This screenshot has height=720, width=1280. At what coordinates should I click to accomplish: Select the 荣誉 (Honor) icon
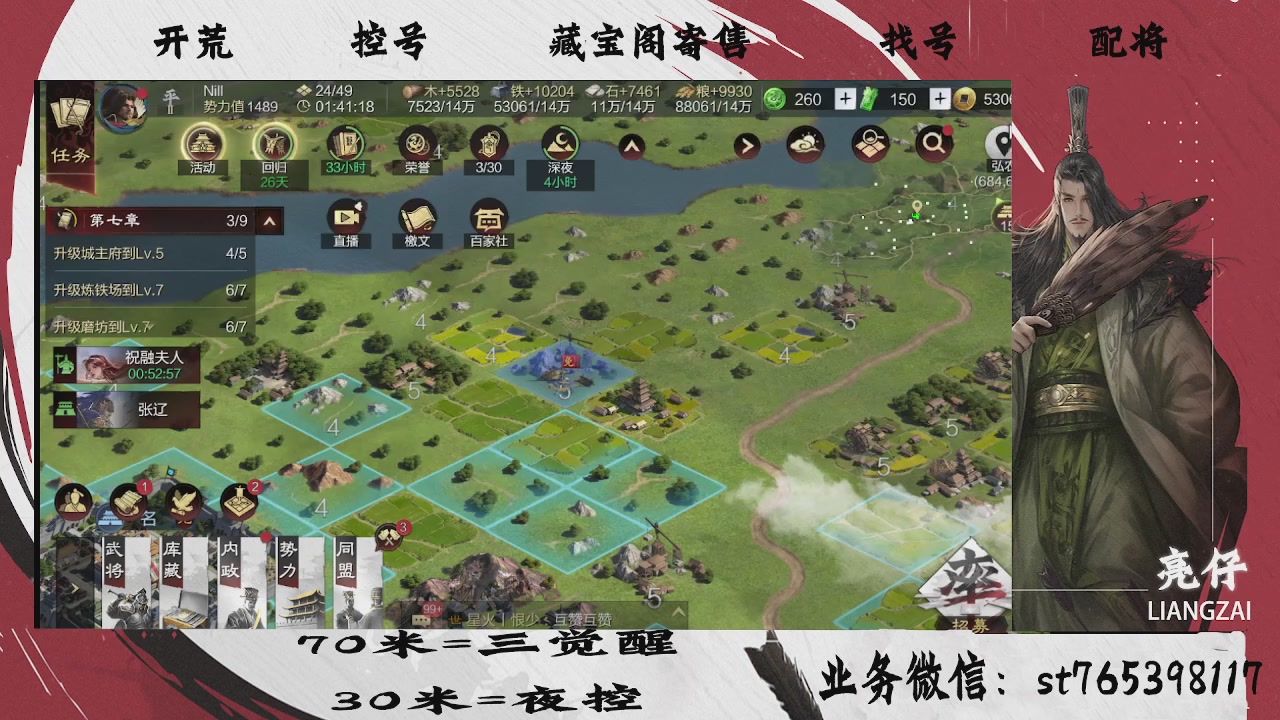418,145
